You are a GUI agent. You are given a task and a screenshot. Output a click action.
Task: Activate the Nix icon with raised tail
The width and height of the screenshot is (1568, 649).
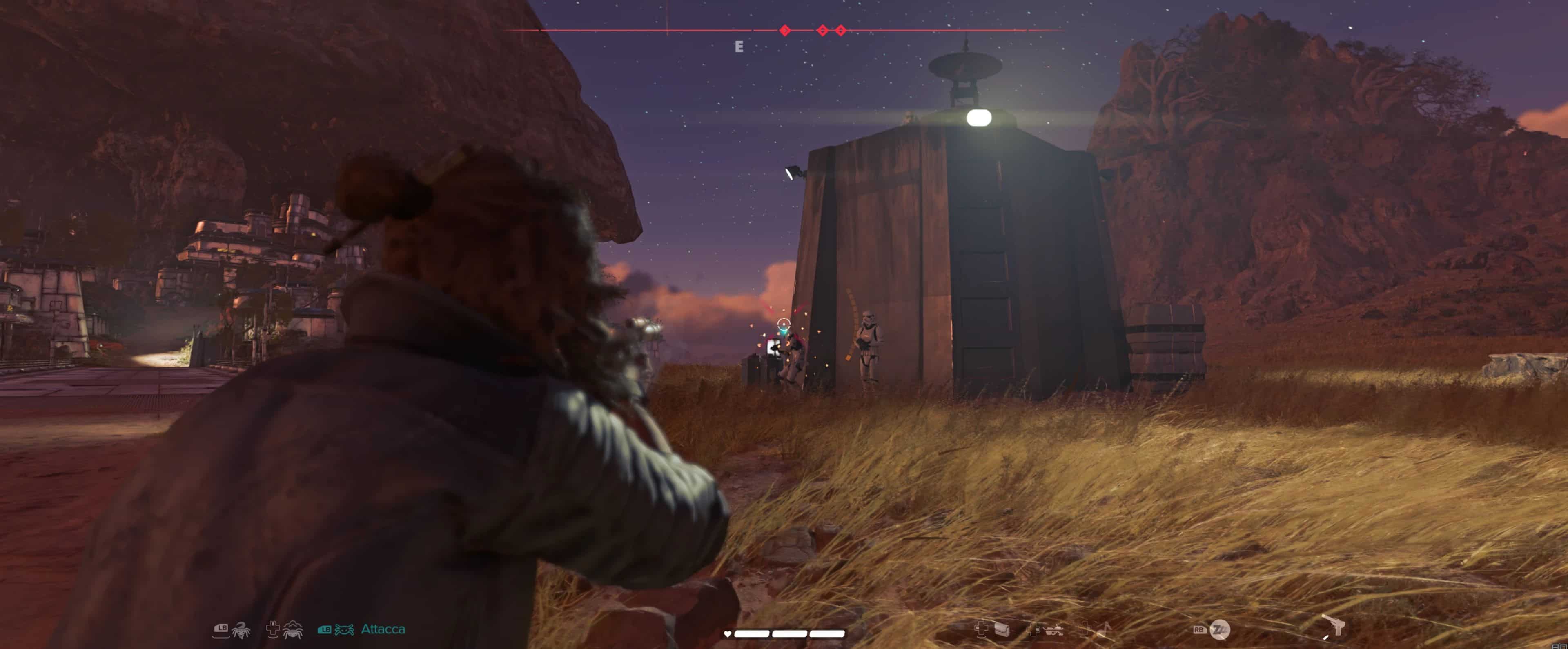tap(241, 629)
